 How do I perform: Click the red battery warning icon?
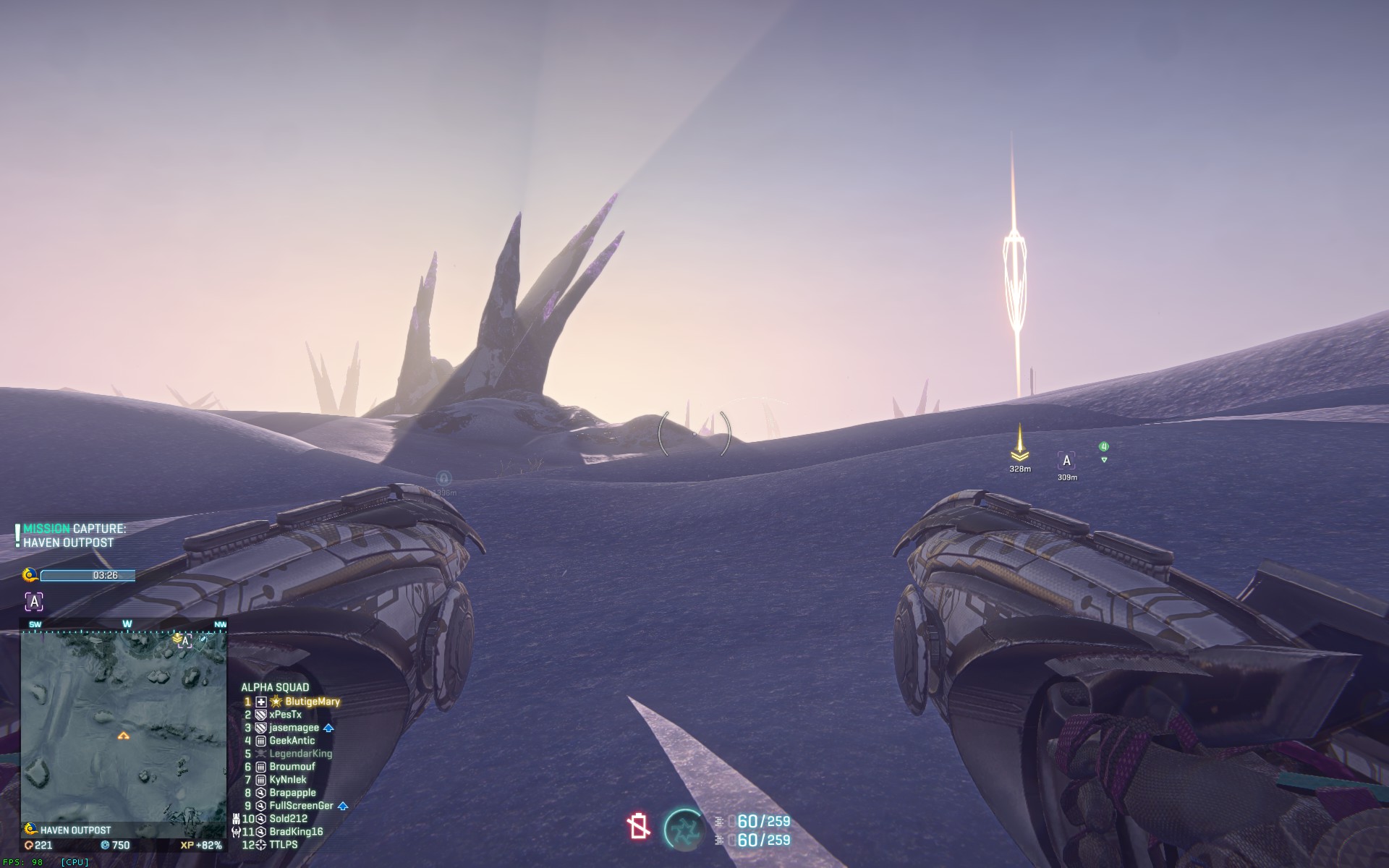pyautogui.click(x=639, y=826)
